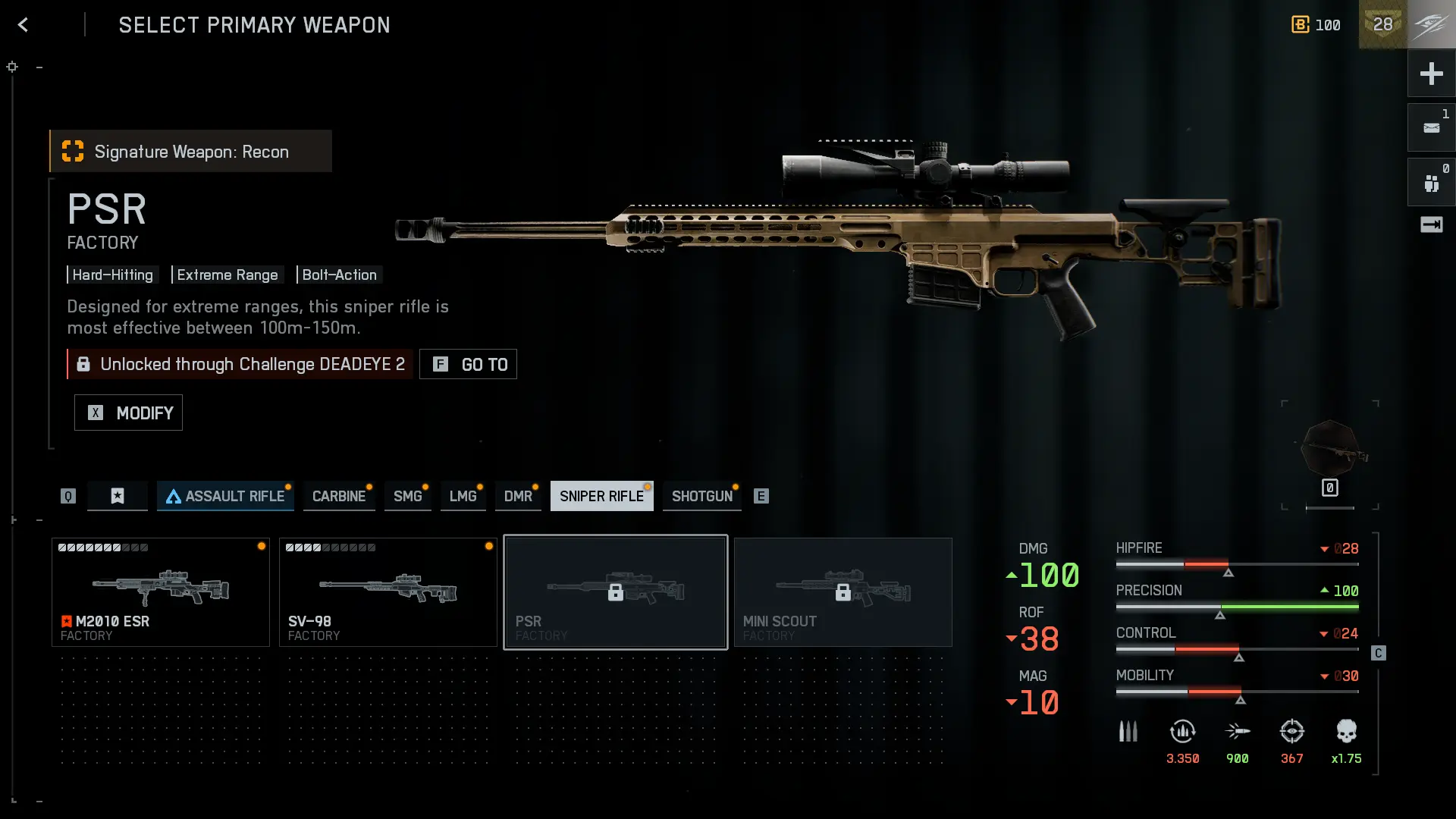Open the rank 28 player profile
Screen dimensions: 1456x819
pyautogui.click(x=1383, y=25)
